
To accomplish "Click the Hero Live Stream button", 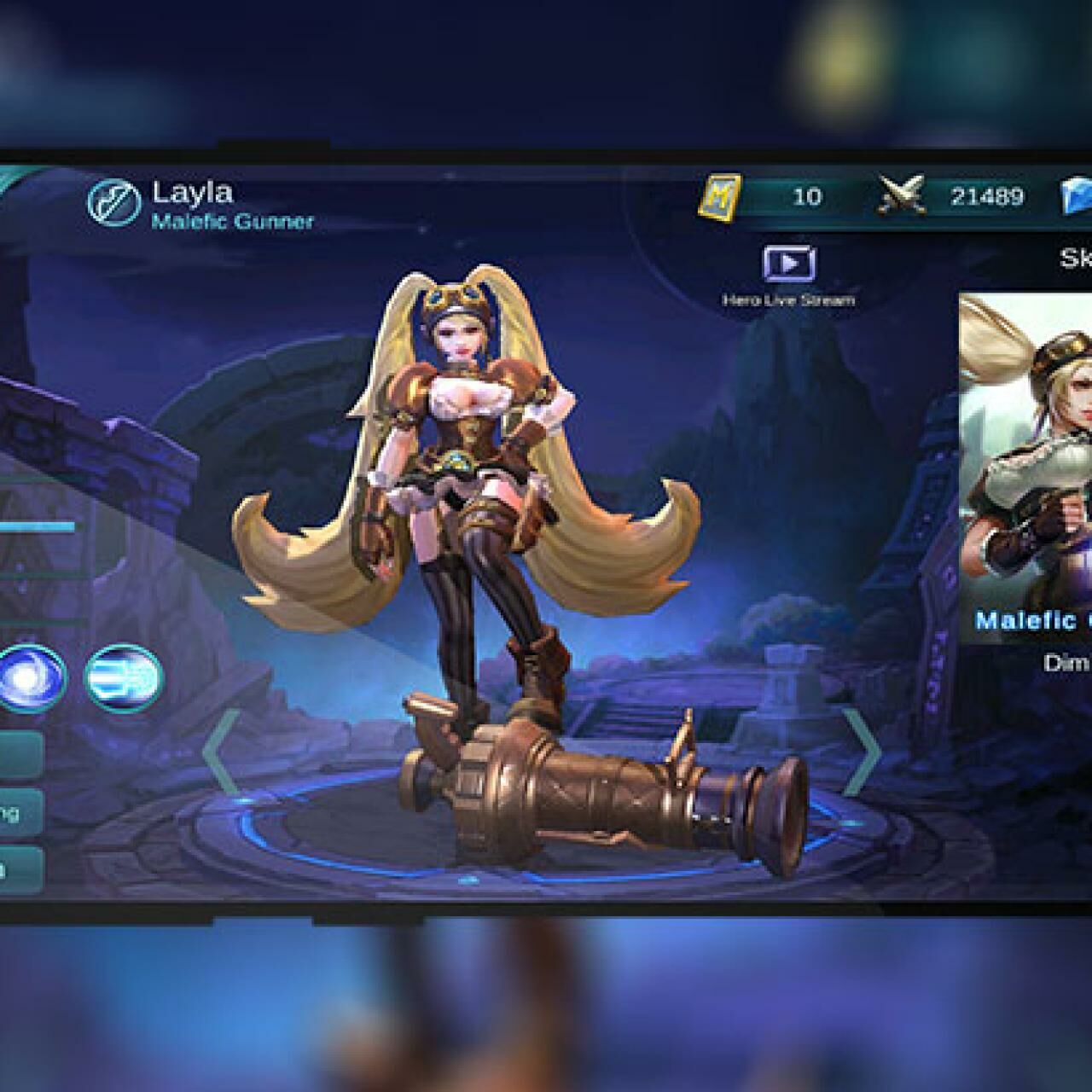I will coord(789,277).
